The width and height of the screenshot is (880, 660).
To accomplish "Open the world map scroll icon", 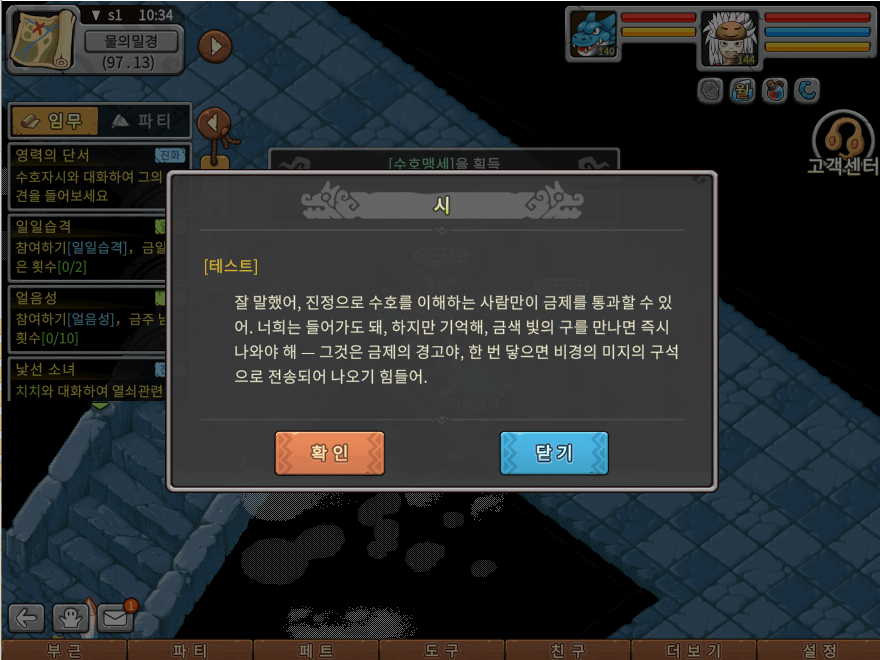I will pyautogui.click(x=42, y=39).
